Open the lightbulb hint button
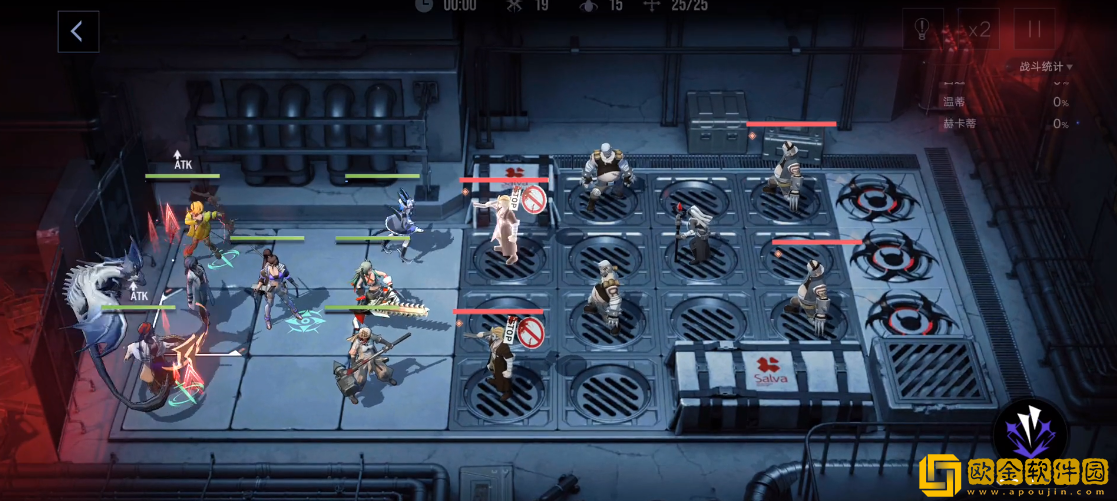This screenshot has width=1117, height=501. pos(922,30)
